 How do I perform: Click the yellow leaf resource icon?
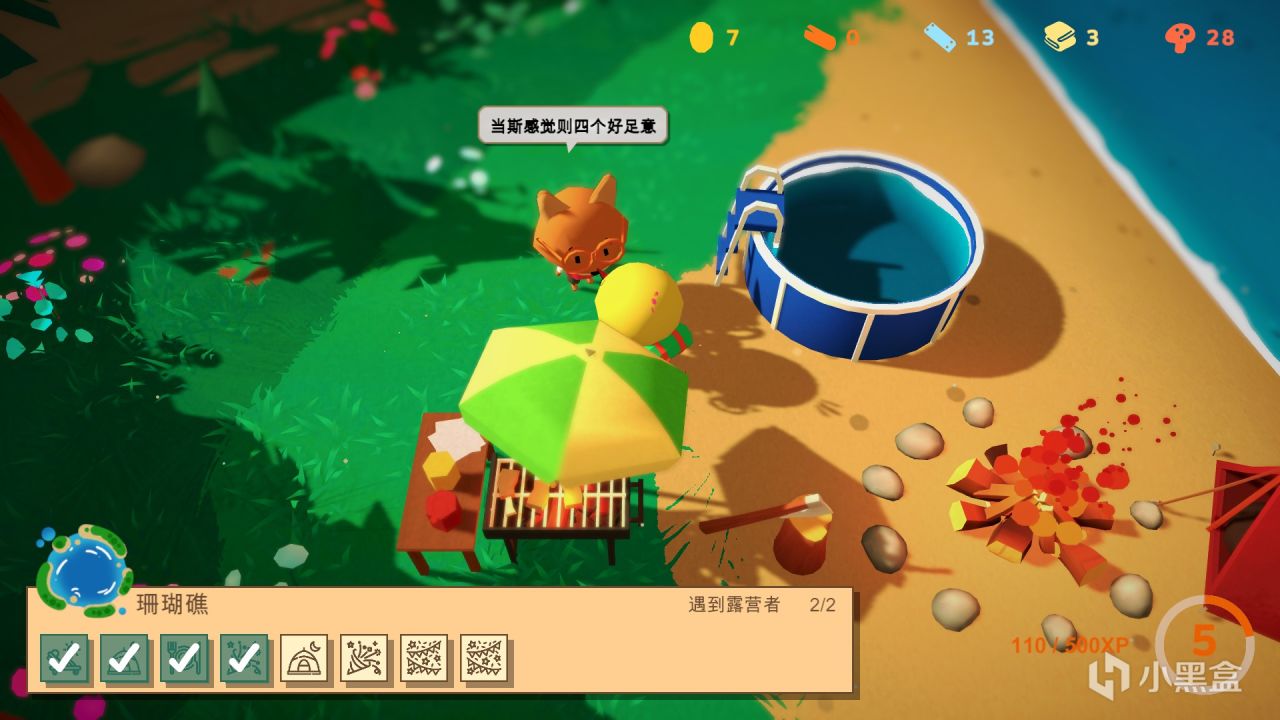coord(1061,35)
